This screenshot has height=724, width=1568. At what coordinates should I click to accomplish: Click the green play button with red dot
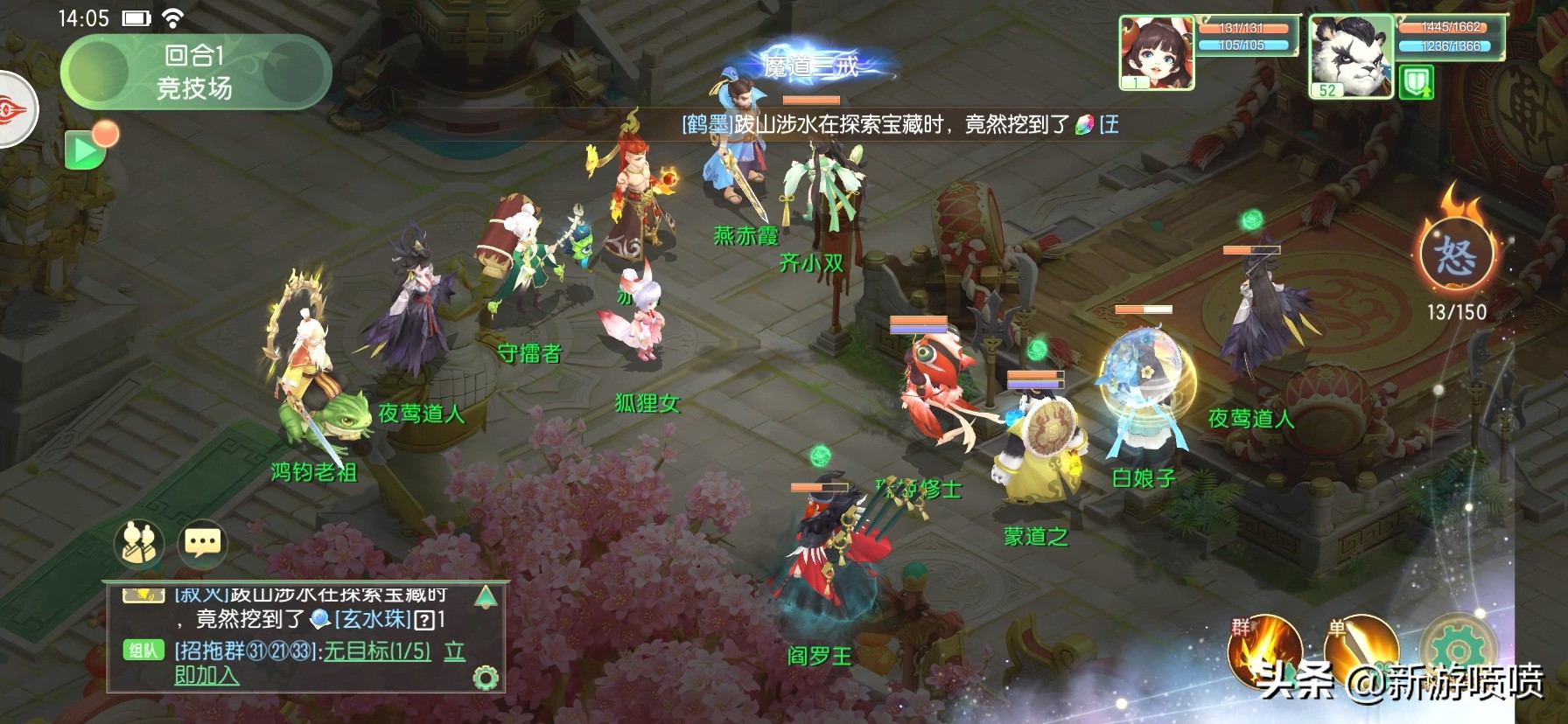(x=86, y=151)
